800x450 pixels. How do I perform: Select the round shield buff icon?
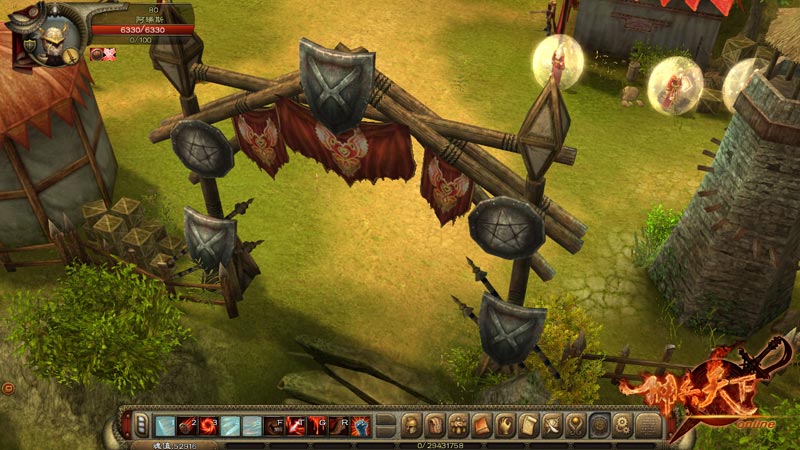[97, 54]
